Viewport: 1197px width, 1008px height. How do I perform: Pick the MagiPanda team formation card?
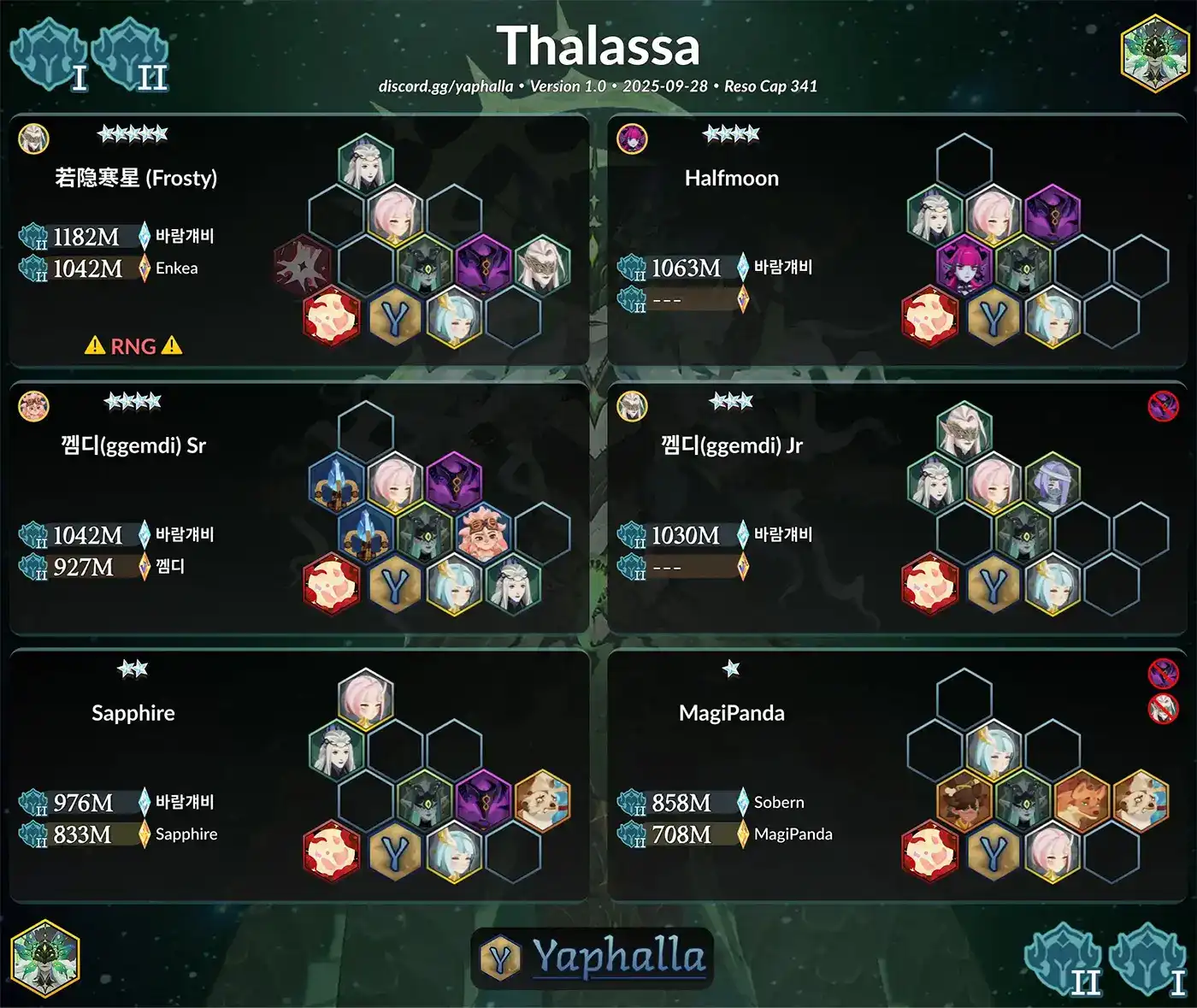click(x=897, y=775)
